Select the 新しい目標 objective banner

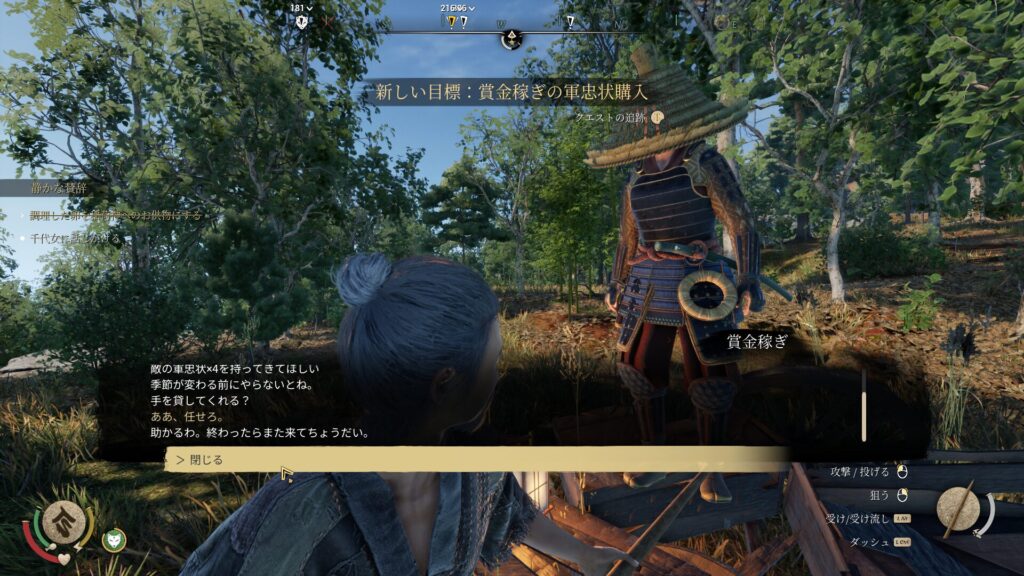(511, 92)
